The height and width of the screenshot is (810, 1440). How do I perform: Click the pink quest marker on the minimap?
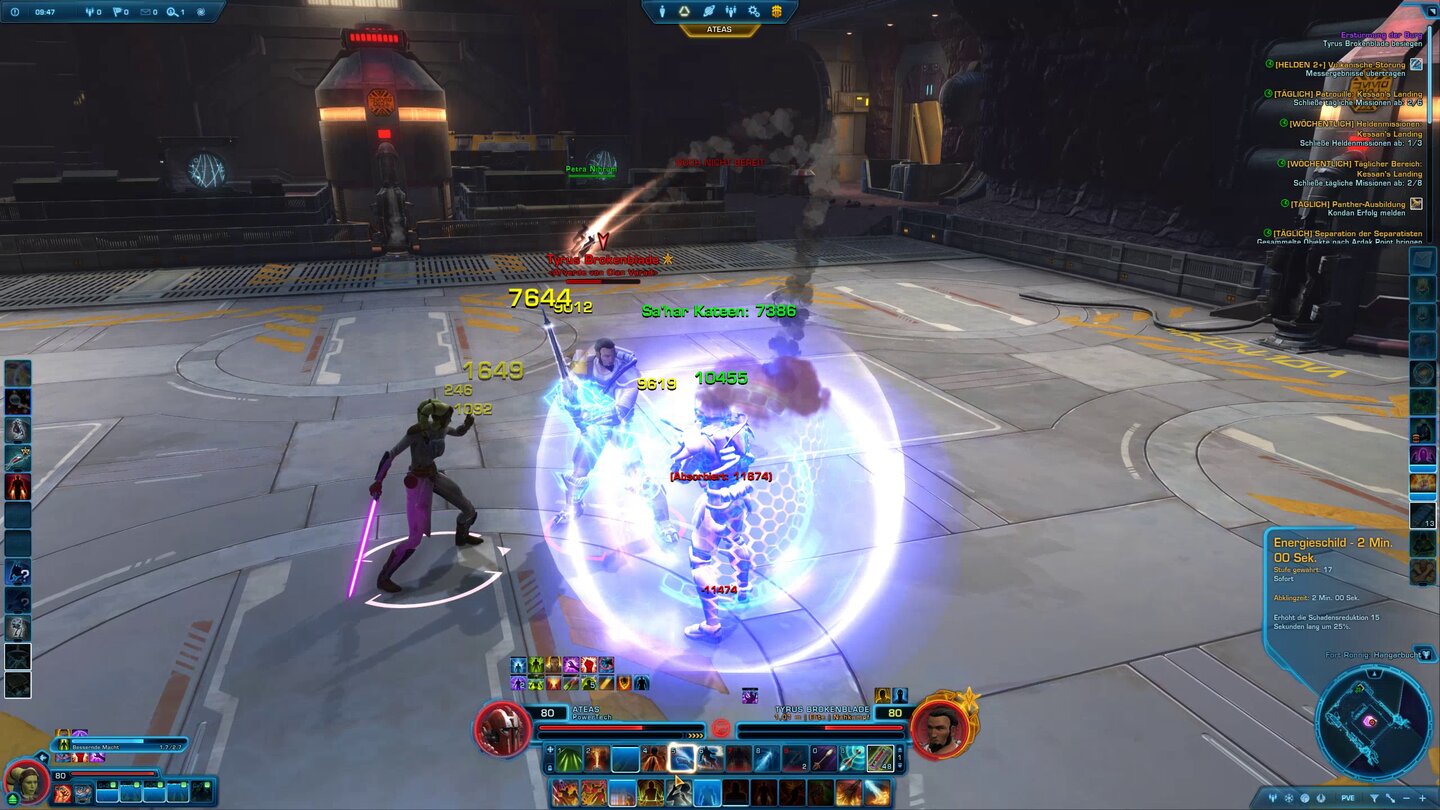(x=1370, y=721)
